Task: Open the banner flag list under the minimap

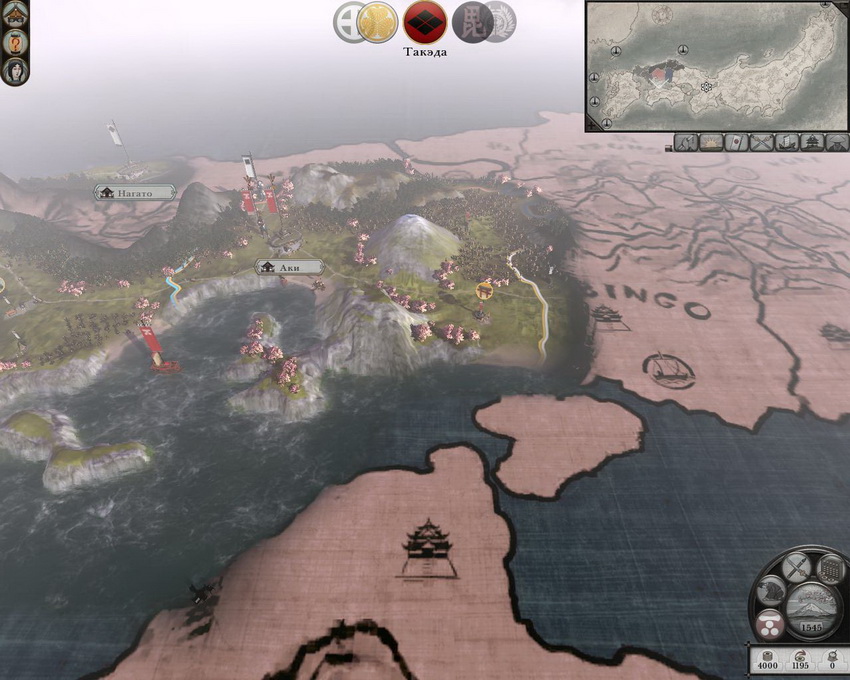Action: tap(736, 142)
